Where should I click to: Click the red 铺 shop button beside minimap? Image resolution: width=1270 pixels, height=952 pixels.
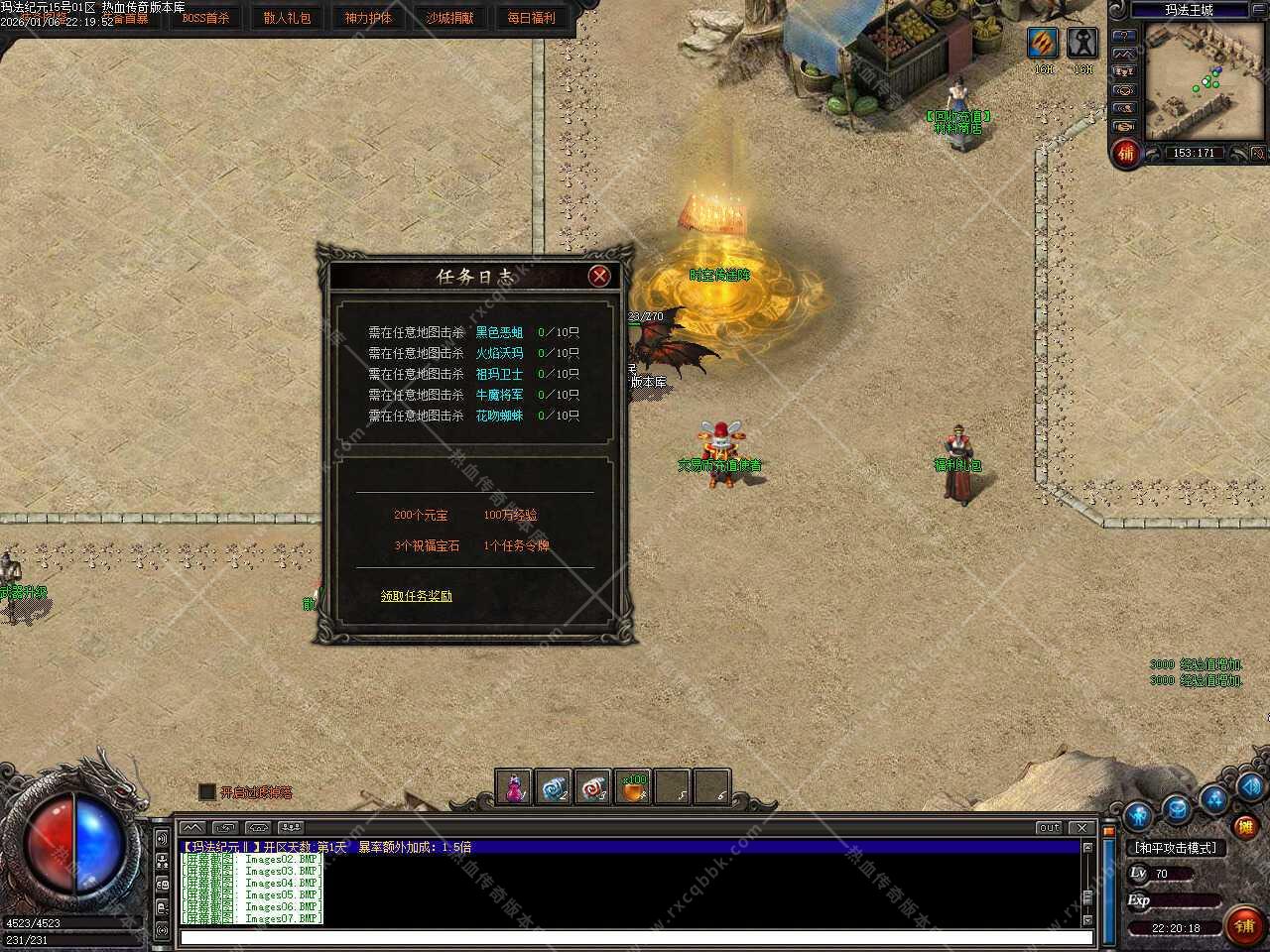pyautogui.click(x=1126, y=154)
